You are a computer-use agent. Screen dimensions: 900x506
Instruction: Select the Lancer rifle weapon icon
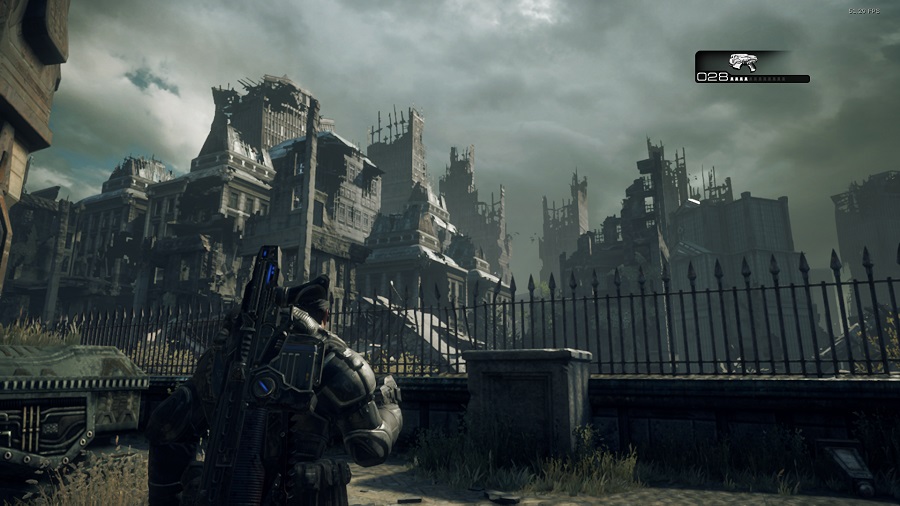(742, 61)
